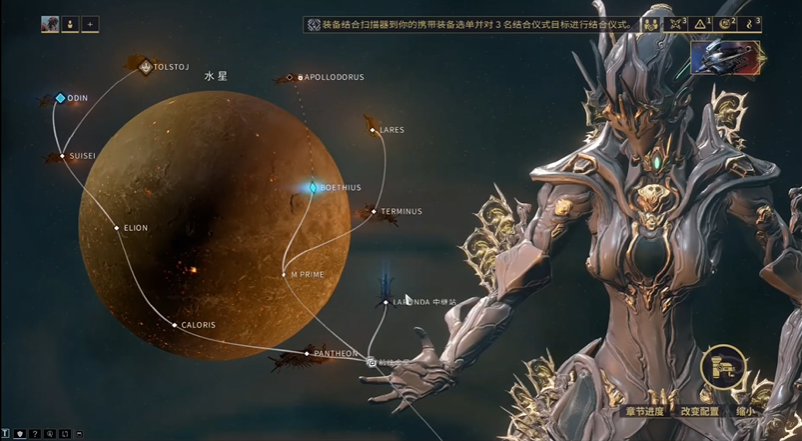802x441 pixels.
Task: Open the alerts triangle icon
Action: pos(700,23)
